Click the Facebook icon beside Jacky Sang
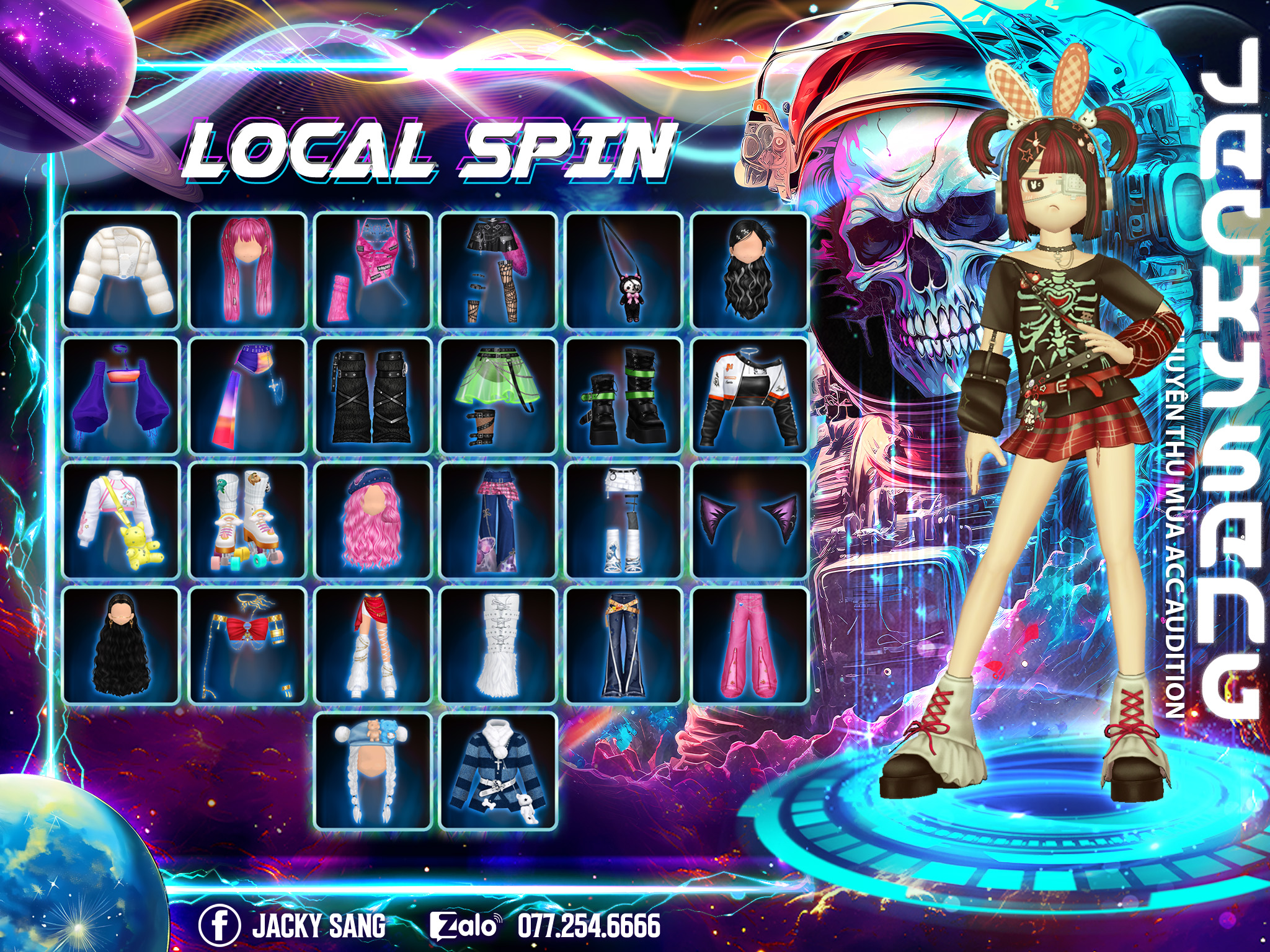Image resolution: width=1270 pixels, height=952 pixels. pyautogui.click(x=219, y=925)
